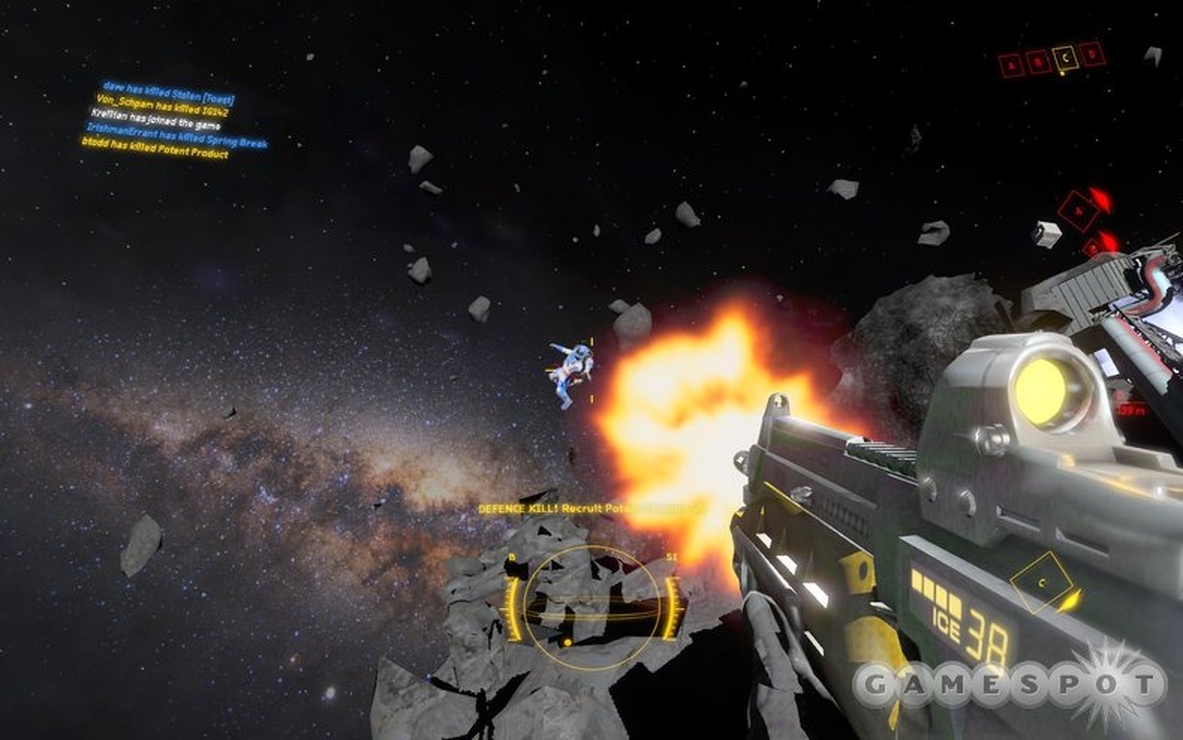The width and height of the screenshot is (1183, 740).
Task: Choose the red D control point indicator
Action: click(x=1092, y=54)
